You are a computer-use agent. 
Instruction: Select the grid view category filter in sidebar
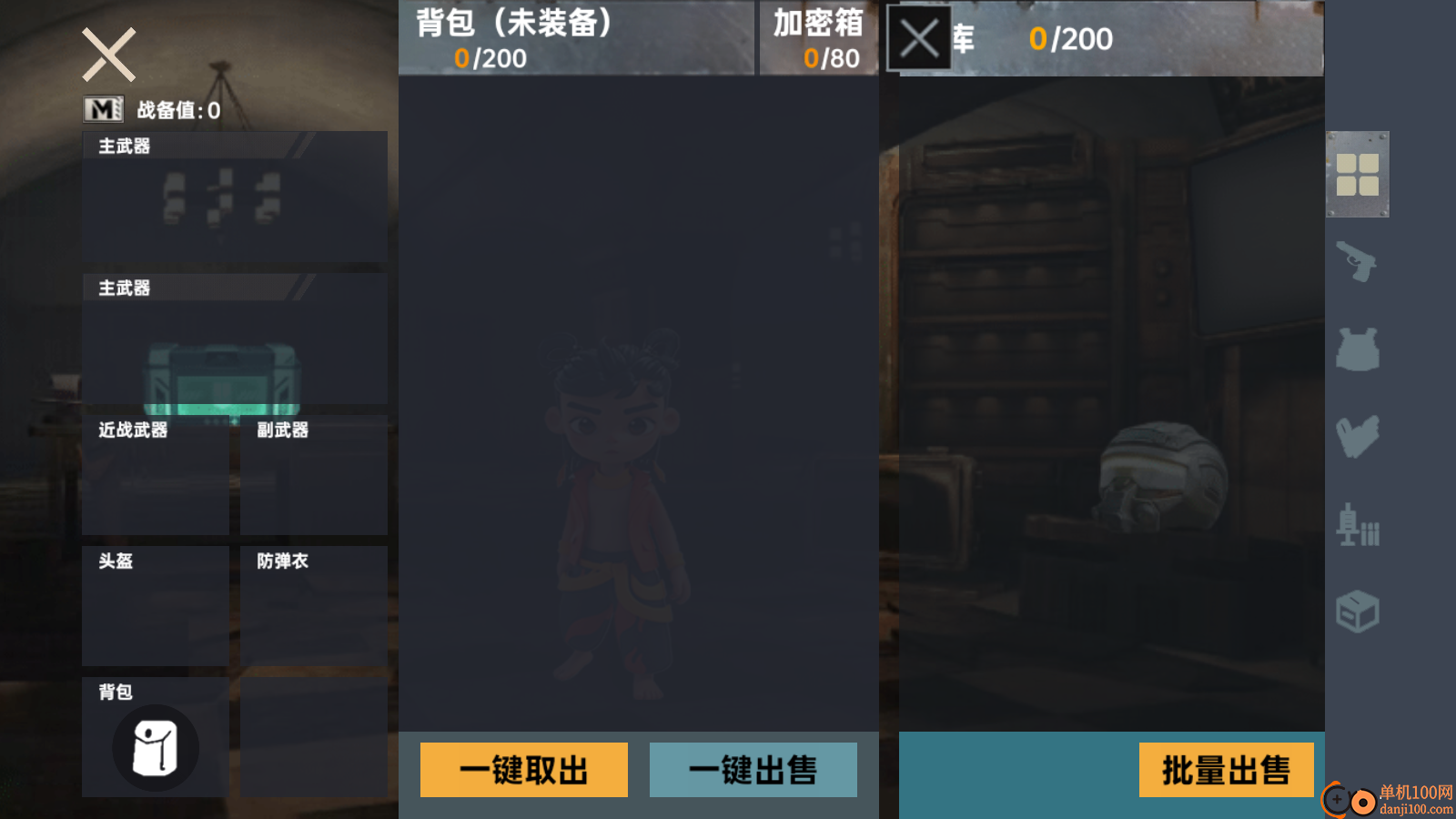coord(1360,175)
